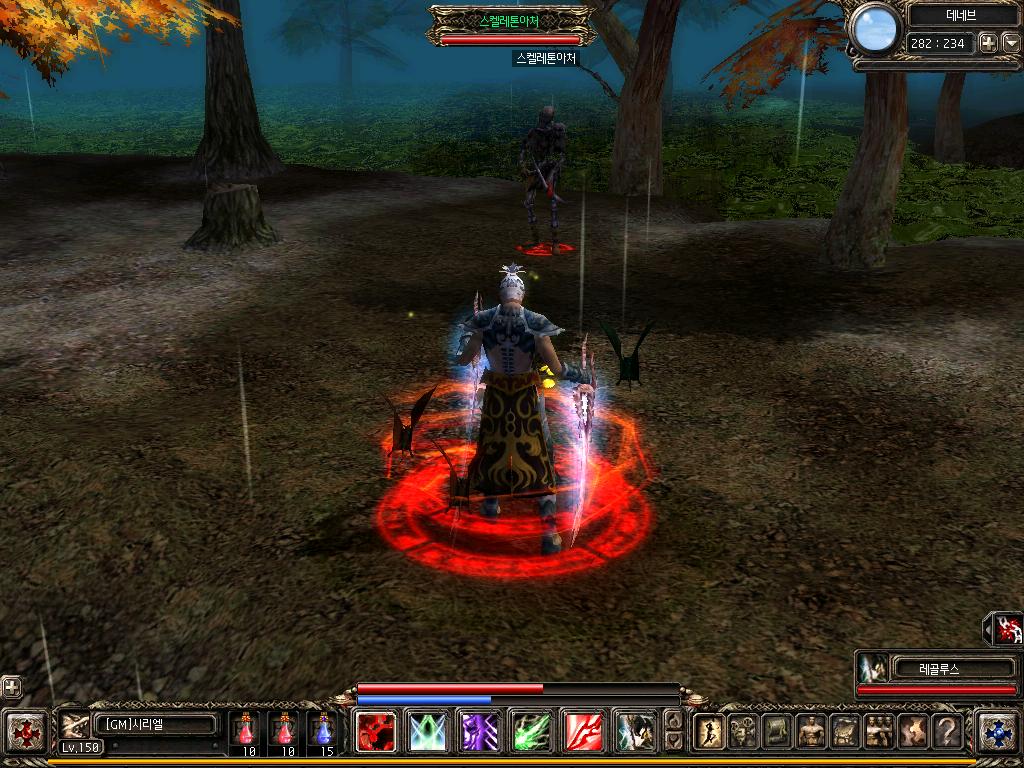Expand the small plus button above the level badge
Screen dimensions: 1024x768
pos(11,687)
